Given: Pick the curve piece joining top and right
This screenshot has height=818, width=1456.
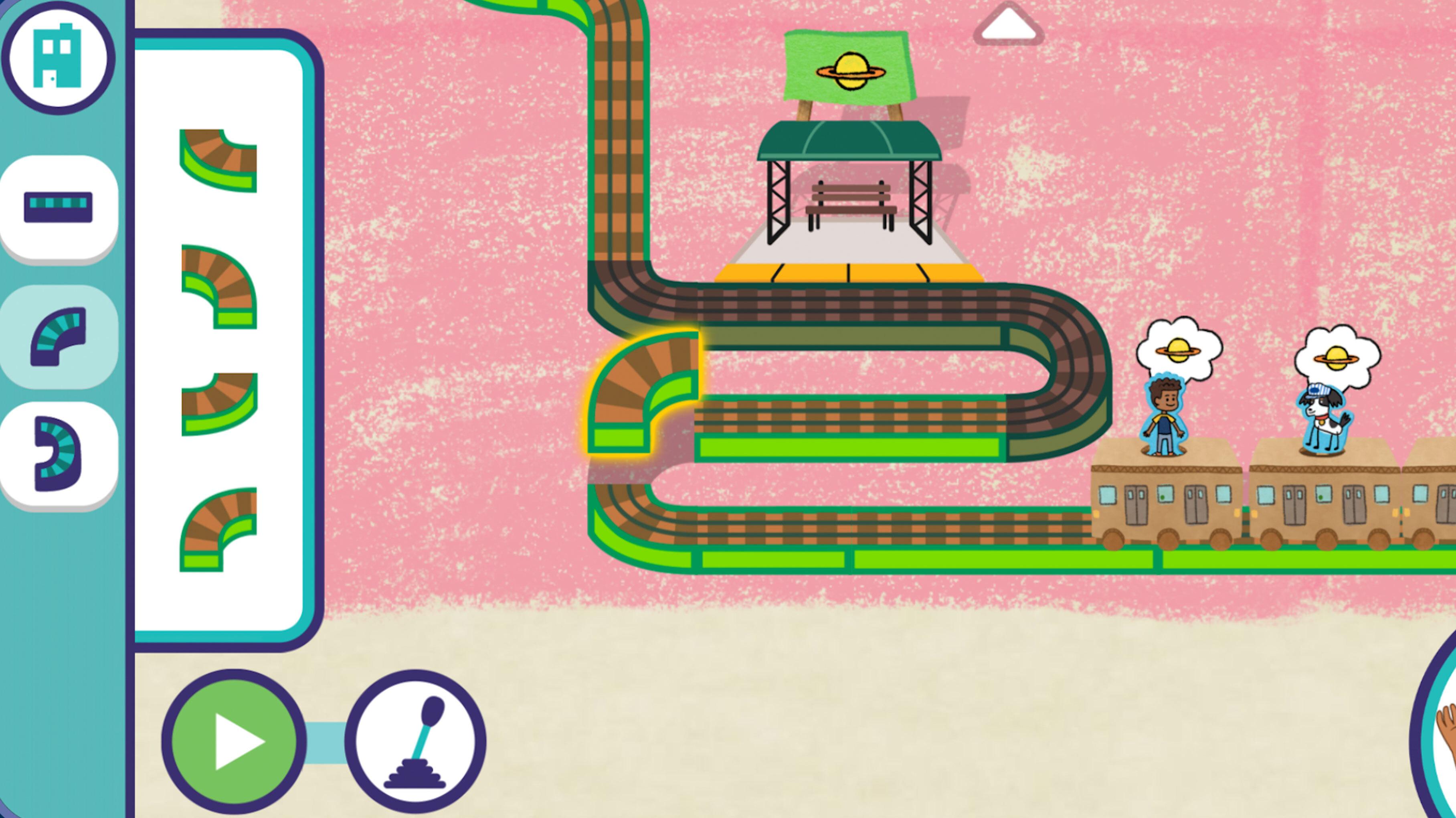Looking at the screenshot, I should [219, 160].
